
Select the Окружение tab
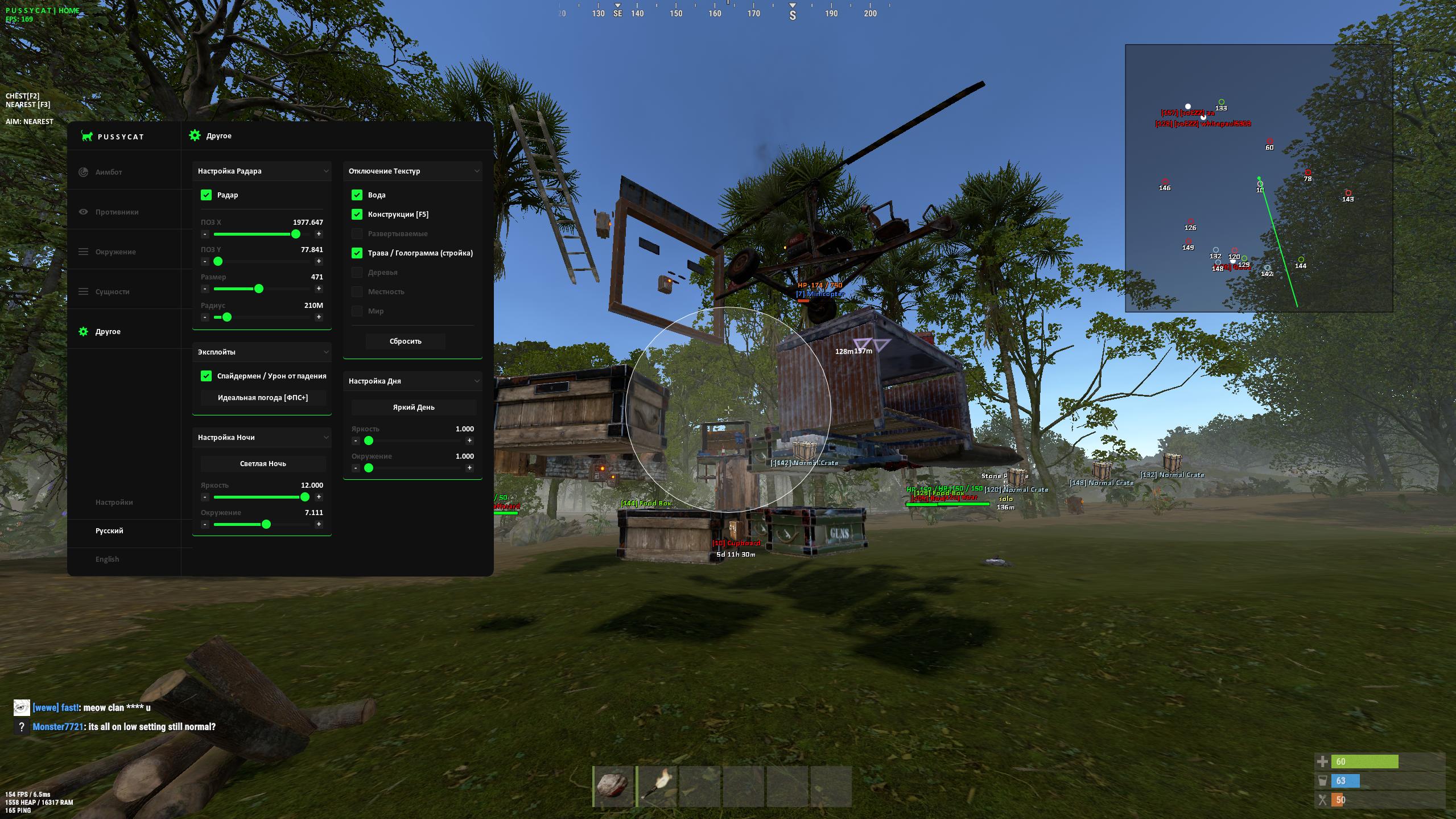click(x=116, y=252)
